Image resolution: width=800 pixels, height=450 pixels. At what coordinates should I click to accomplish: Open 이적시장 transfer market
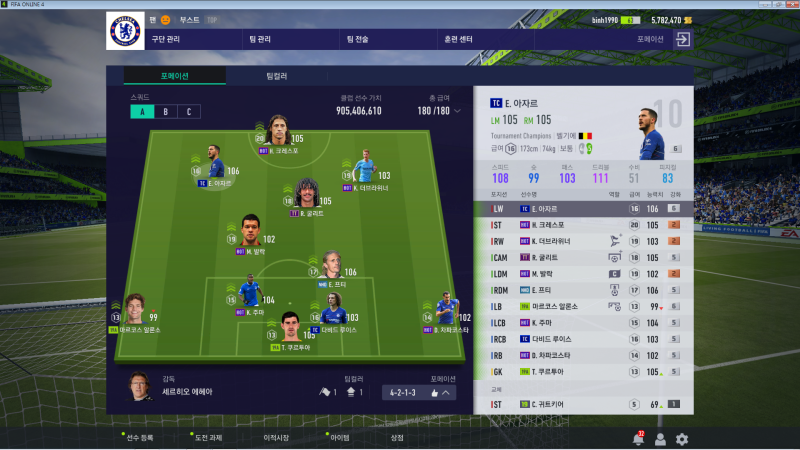(x=277, y=438)
